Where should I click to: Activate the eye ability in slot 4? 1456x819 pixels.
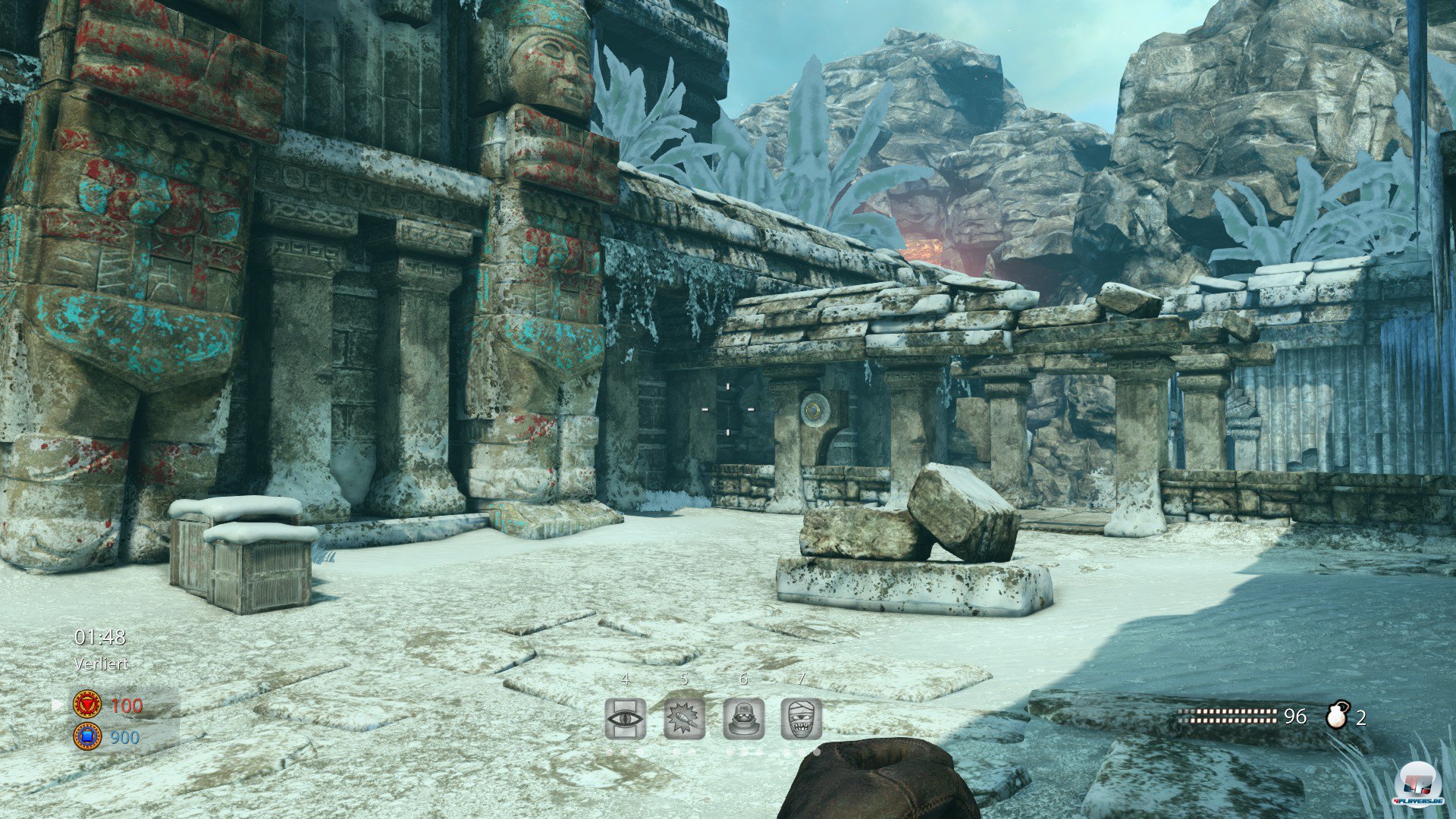pyautogui.click(x=626, y=718)
